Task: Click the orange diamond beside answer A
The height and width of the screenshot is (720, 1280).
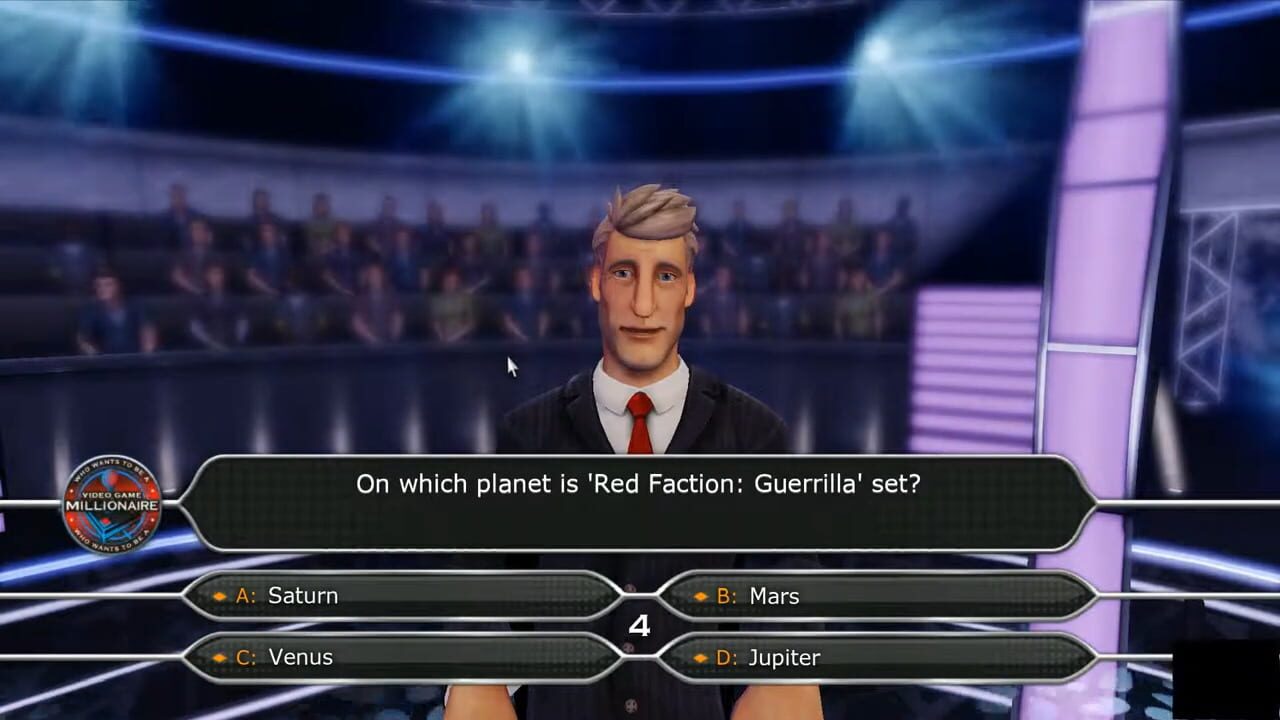Action: [x=222, y=596]
